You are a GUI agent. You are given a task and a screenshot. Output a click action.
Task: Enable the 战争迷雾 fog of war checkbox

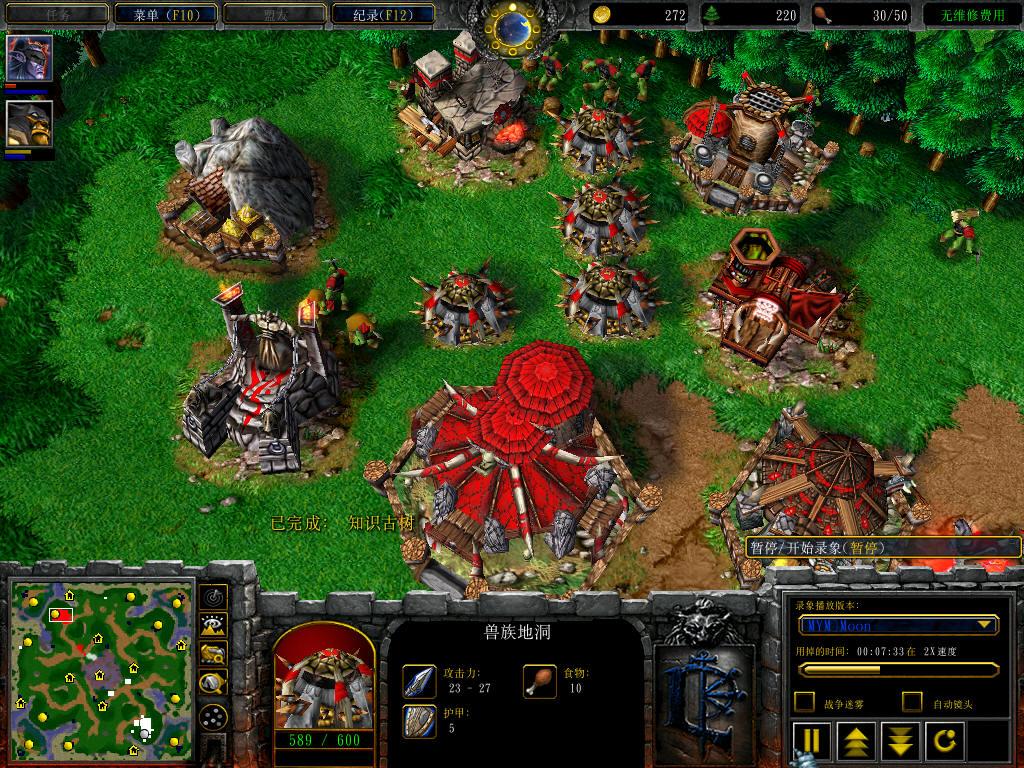(x=804, y=702)
